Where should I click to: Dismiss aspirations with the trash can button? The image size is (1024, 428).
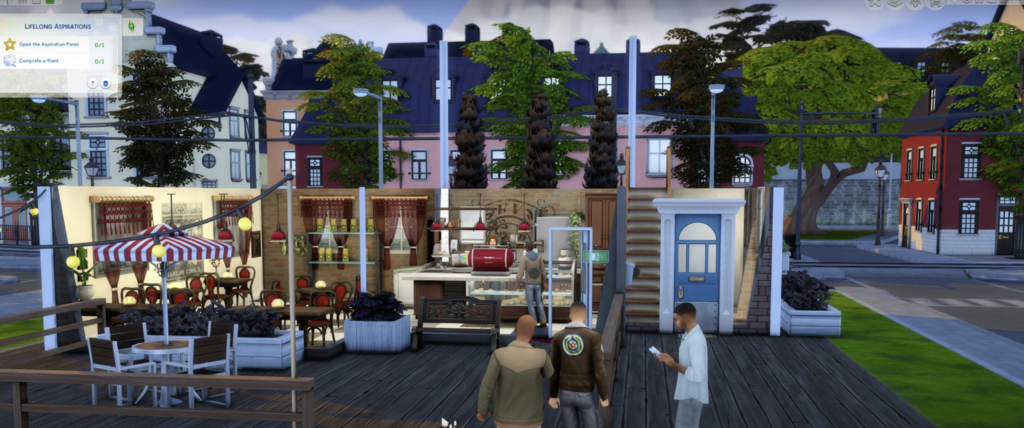[104, 83]
